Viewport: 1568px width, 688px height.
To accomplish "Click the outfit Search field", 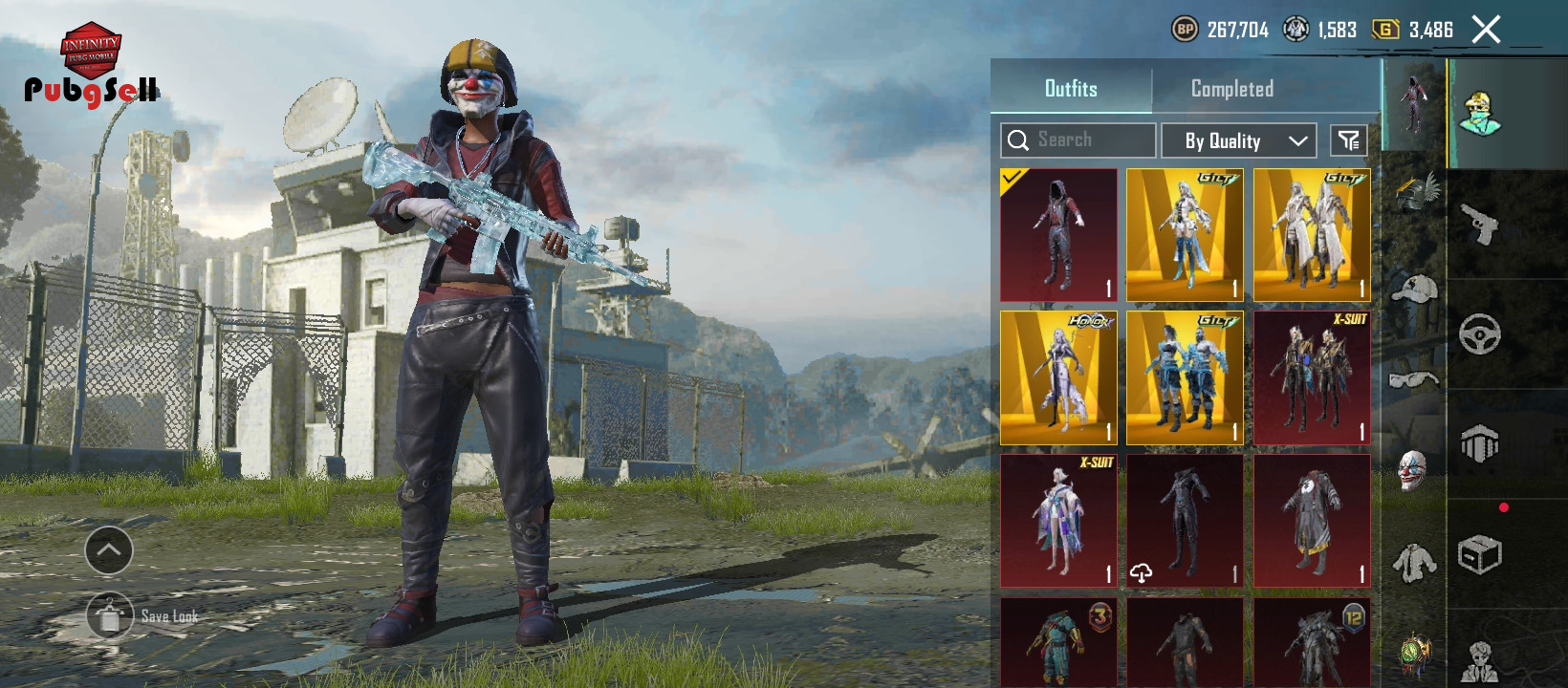I will (1078, 140).
